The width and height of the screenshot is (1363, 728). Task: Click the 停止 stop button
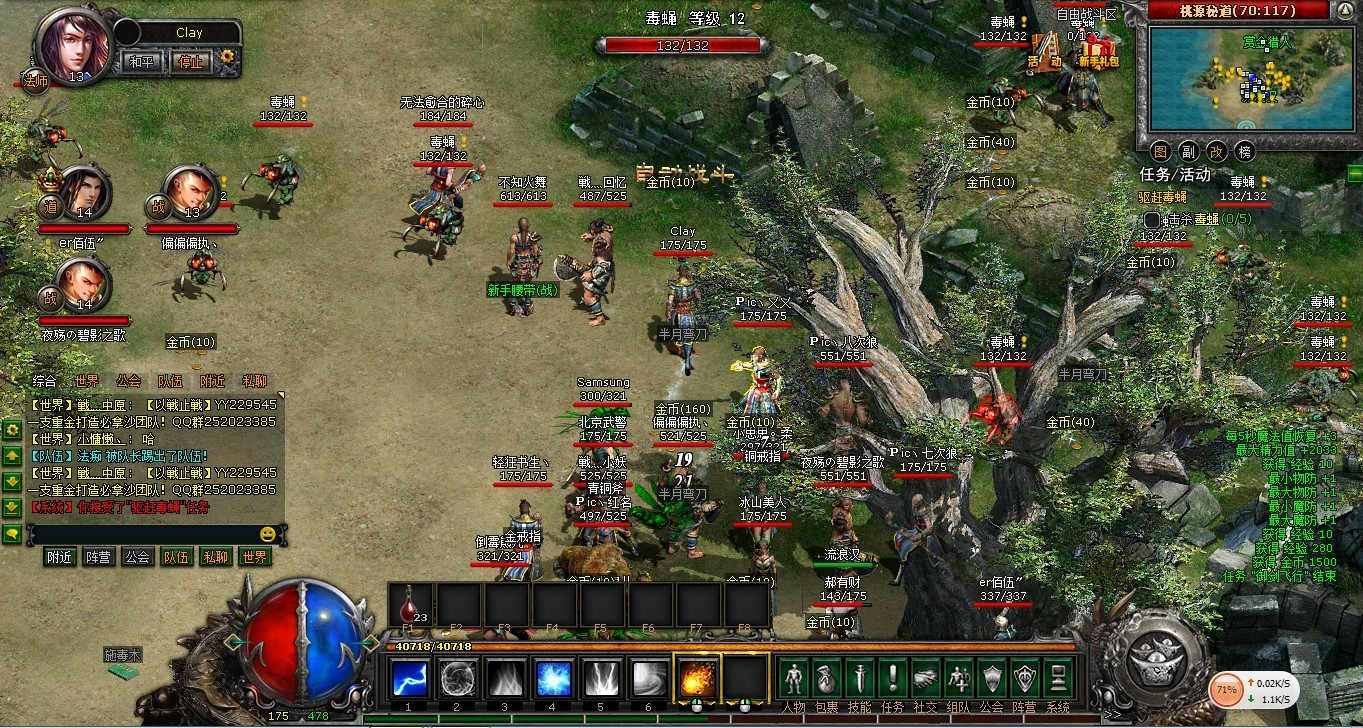pos(189,60)
